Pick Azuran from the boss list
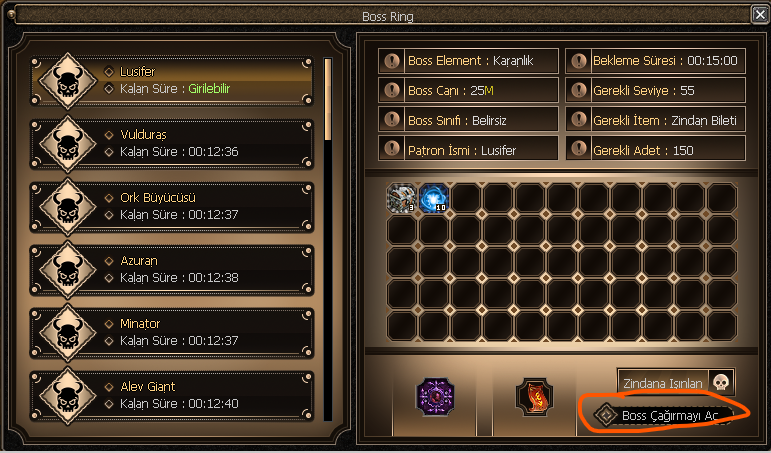The image size is (771, 453). 175,269
